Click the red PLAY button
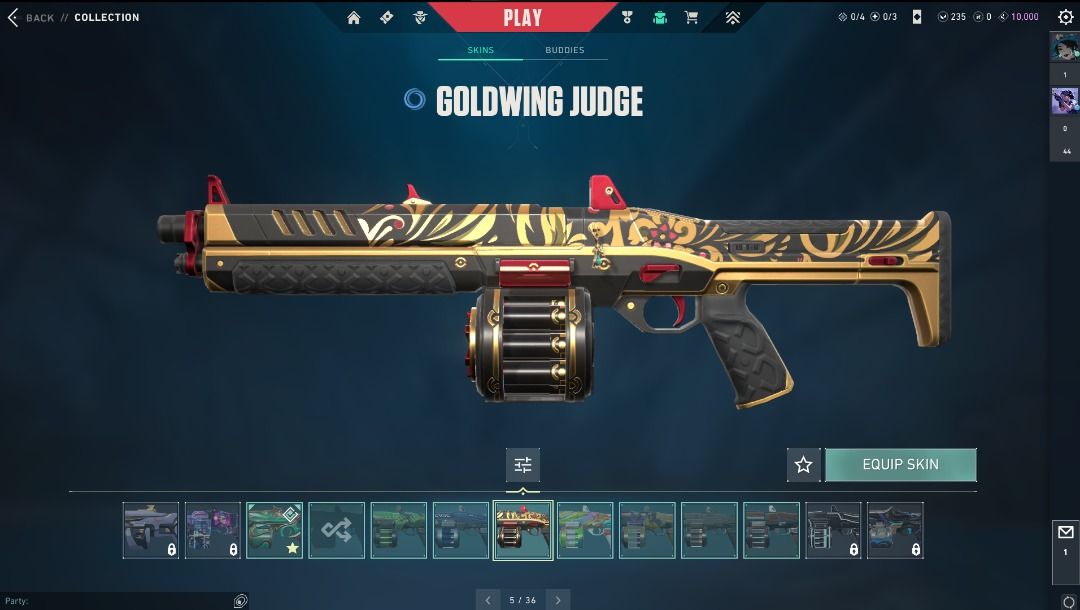Image resolution: width=1080 pixels, height=610 pixels. pyautogui.click(x=523, y=17)
